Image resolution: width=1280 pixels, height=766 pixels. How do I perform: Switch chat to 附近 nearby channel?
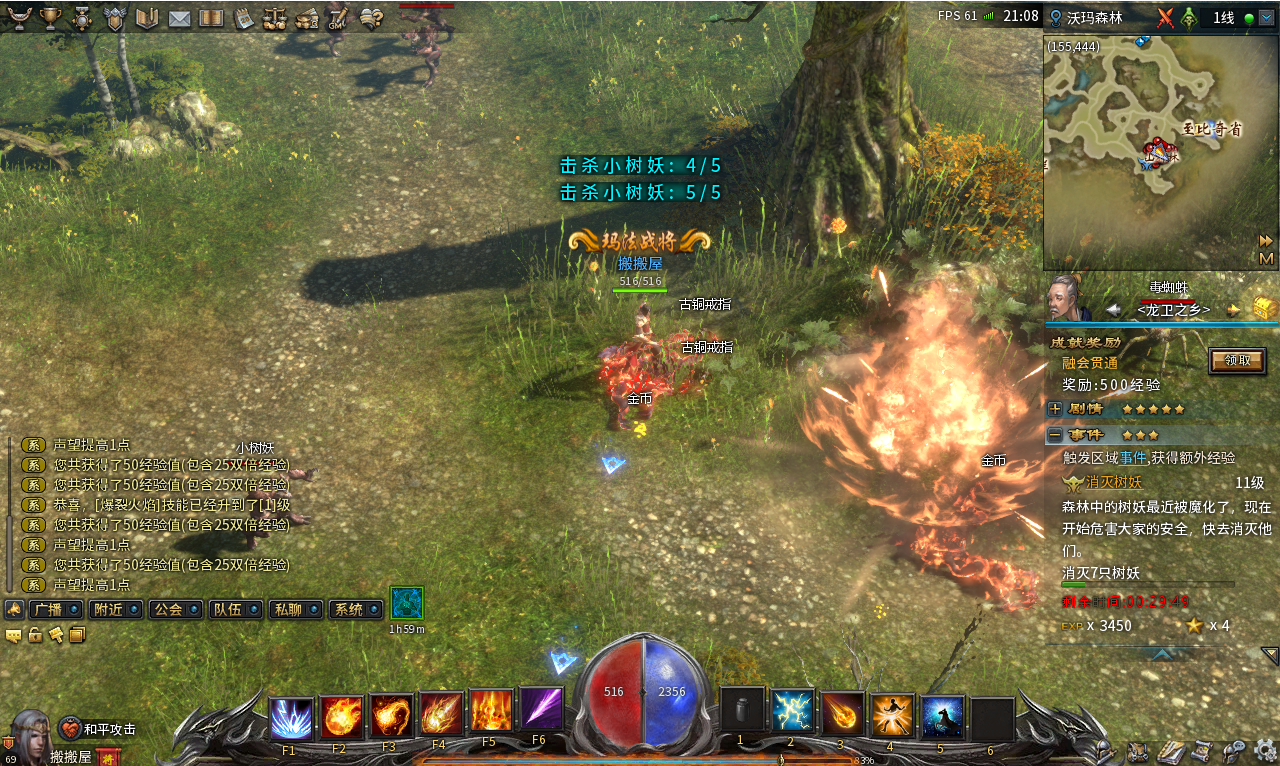115,609
